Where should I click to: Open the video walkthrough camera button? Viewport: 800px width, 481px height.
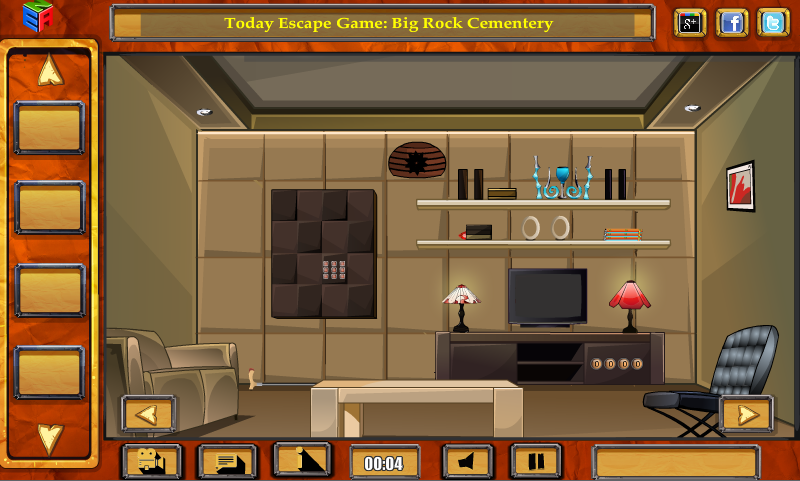(x=151, y=462)
